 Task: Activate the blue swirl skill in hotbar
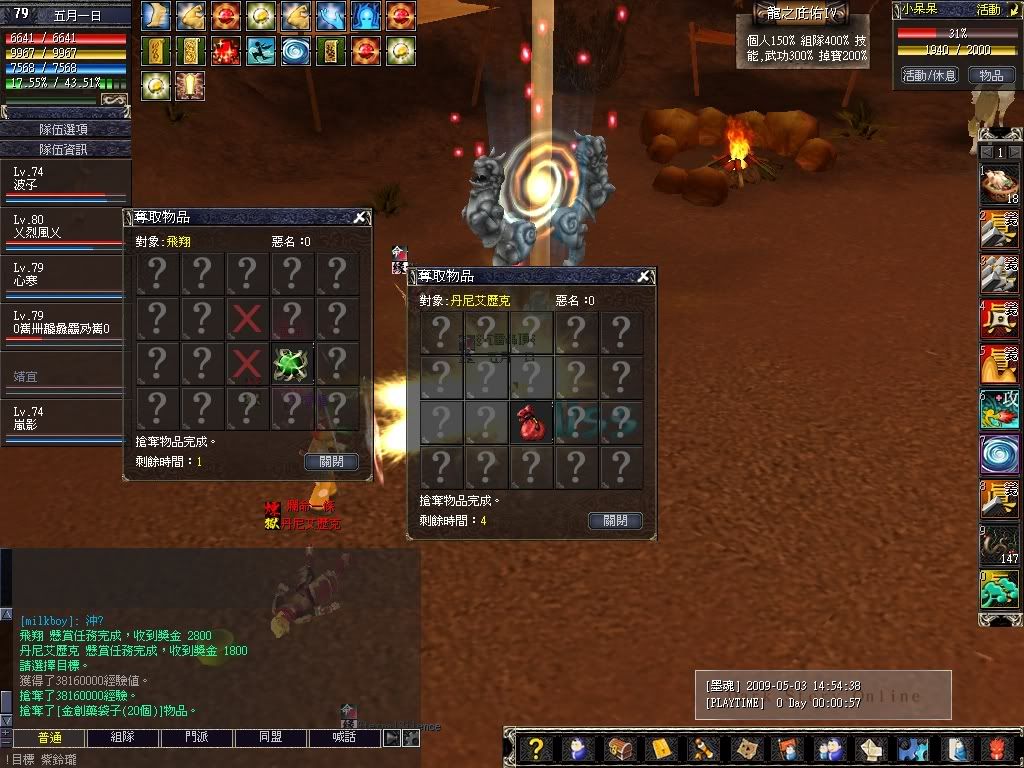[x=999, y=454]
